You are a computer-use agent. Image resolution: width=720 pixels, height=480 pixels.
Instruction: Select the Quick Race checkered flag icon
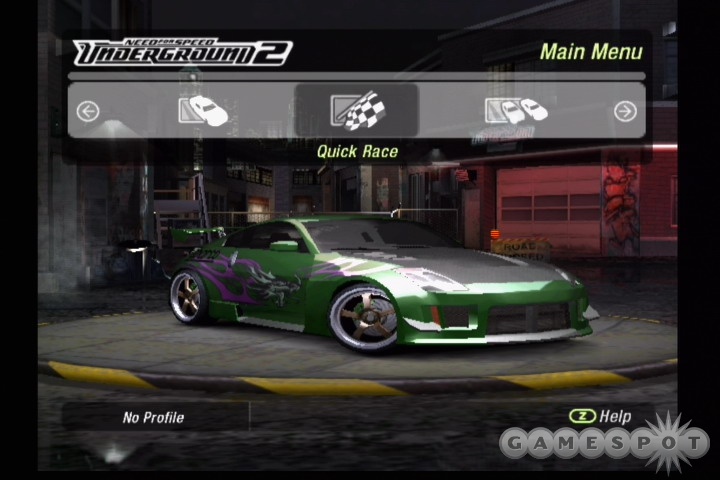[356, 110]
